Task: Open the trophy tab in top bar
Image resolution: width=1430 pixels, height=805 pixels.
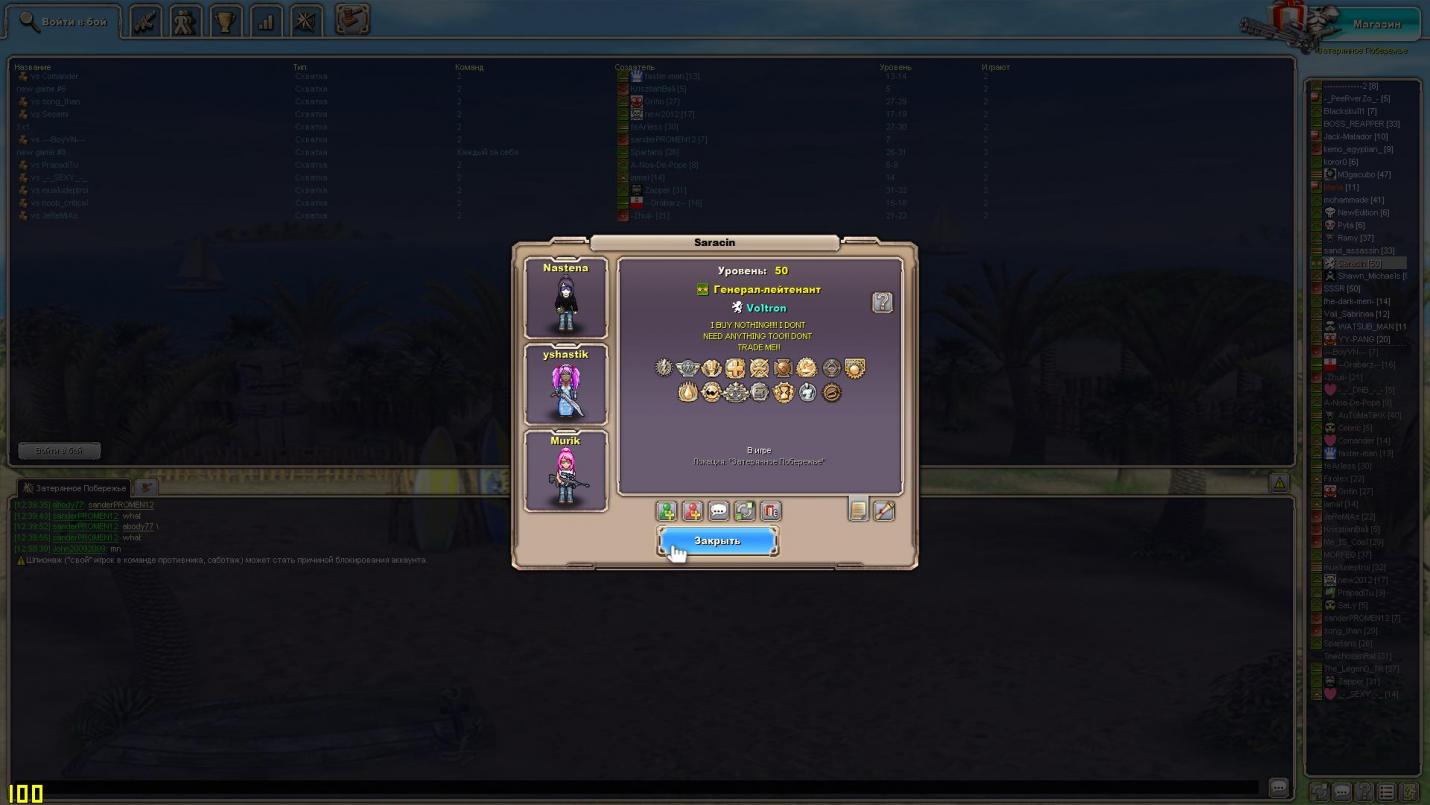Action: point(226,21)
